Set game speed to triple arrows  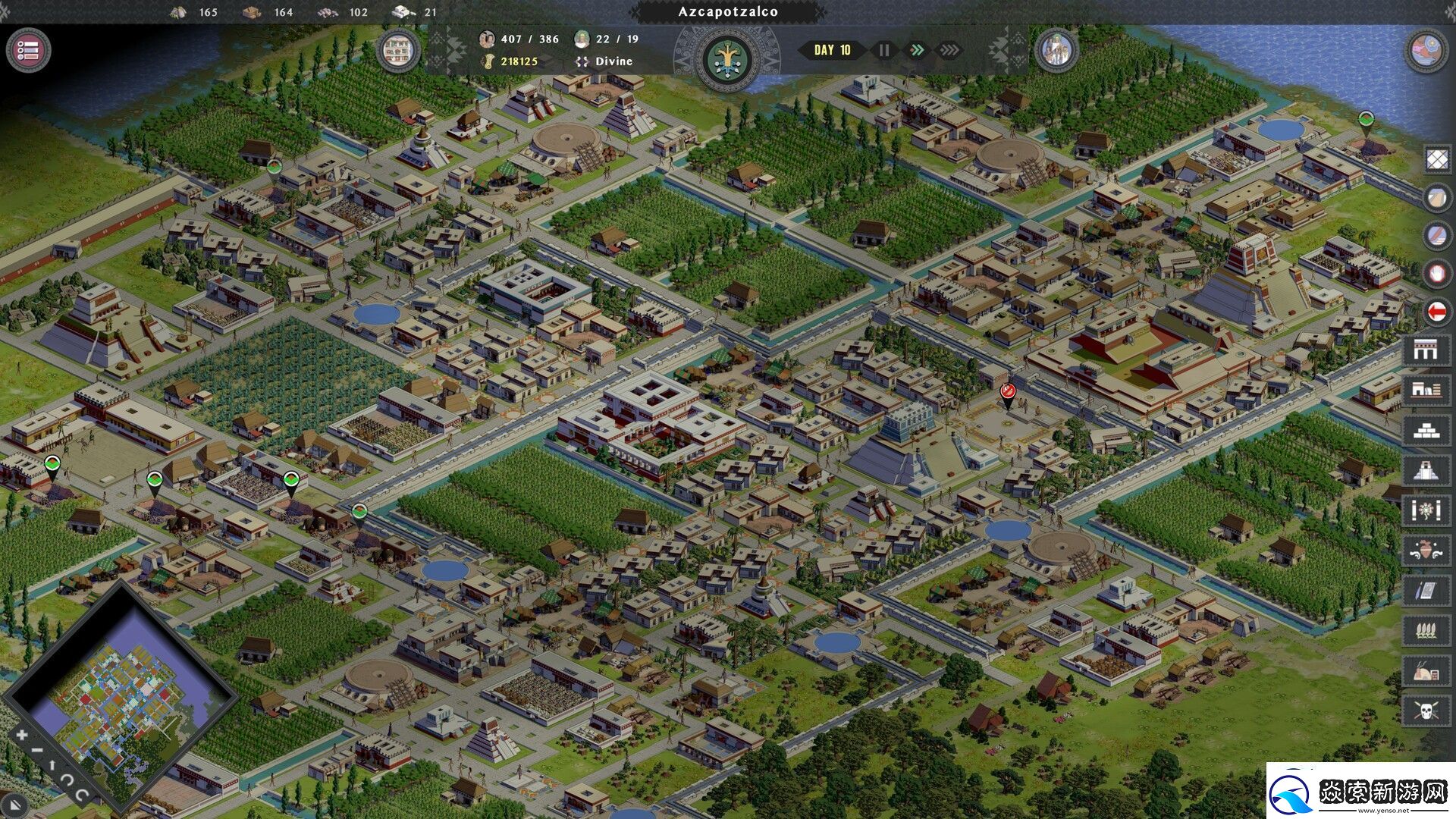click(x=949, y=50)
